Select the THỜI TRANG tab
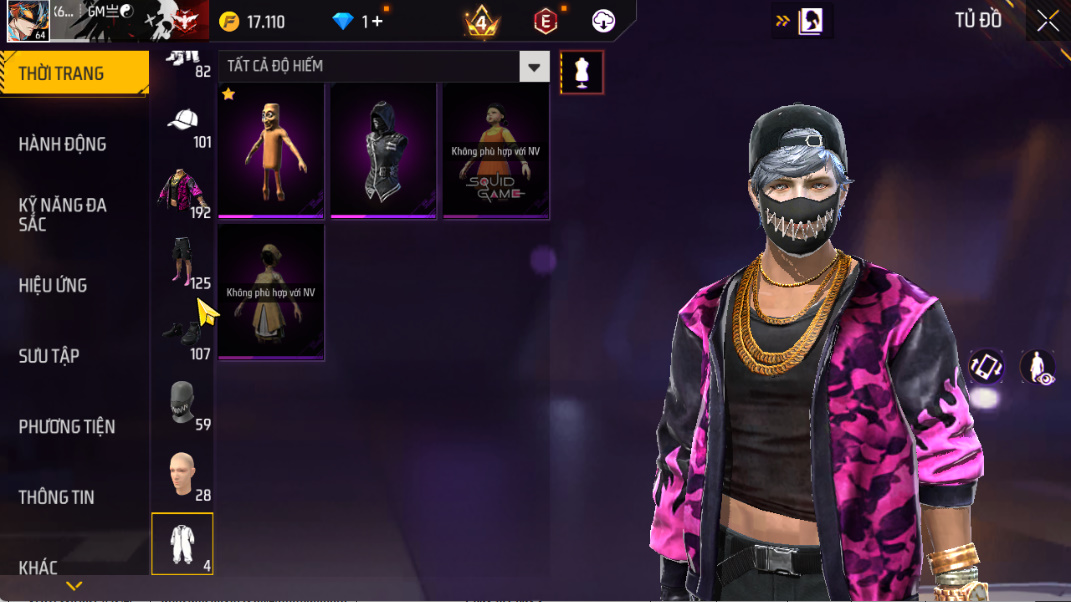This screenshot has width=1071, height=602. pos(62,74)
